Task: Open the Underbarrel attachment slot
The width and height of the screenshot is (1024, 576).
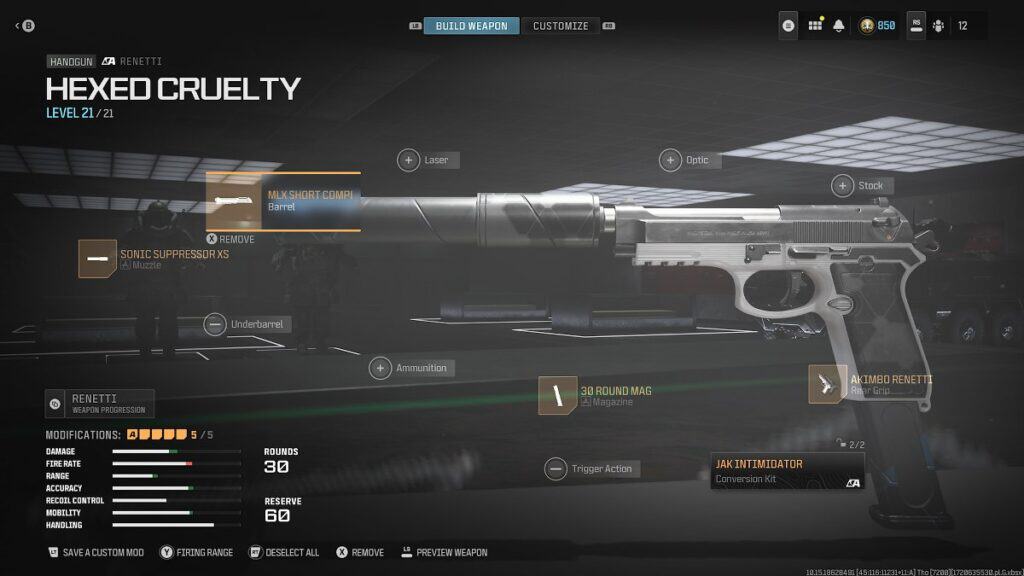Action: click(x=215, y=324)
